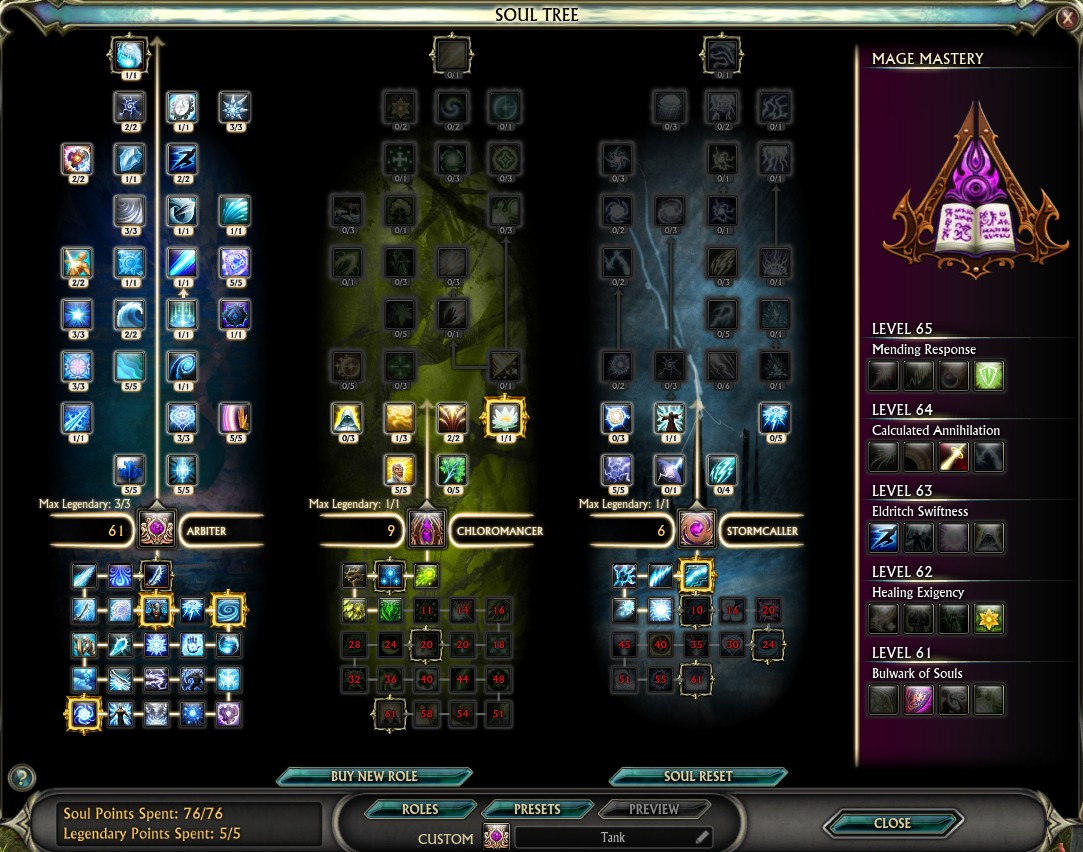Image resolution: width=1083 pixels, height=852 pixels.
Task: Select the blue lightning Eldritch Swiftness mastery
Action: (882, 538)
